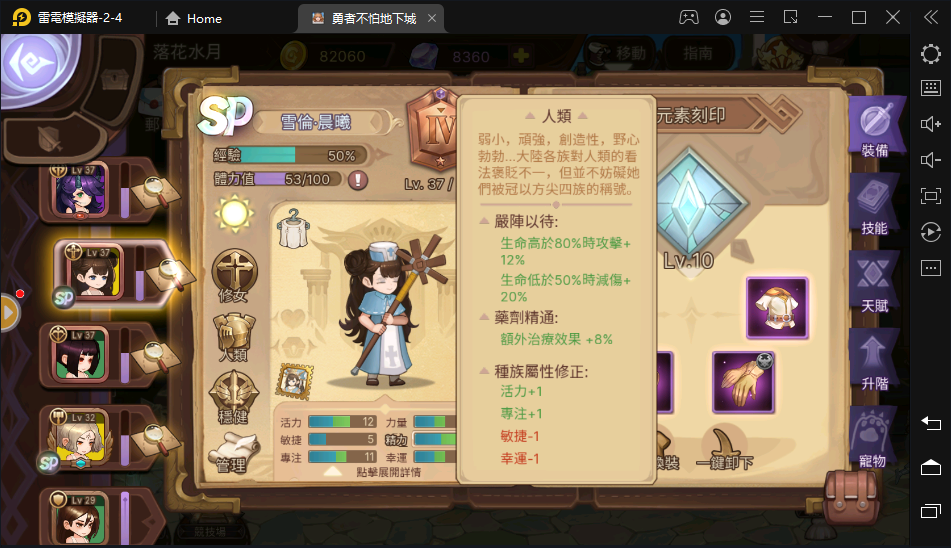Choose the Lv 32 silver-haired SP hero
The image size is (951, 548).
point(80,436)
